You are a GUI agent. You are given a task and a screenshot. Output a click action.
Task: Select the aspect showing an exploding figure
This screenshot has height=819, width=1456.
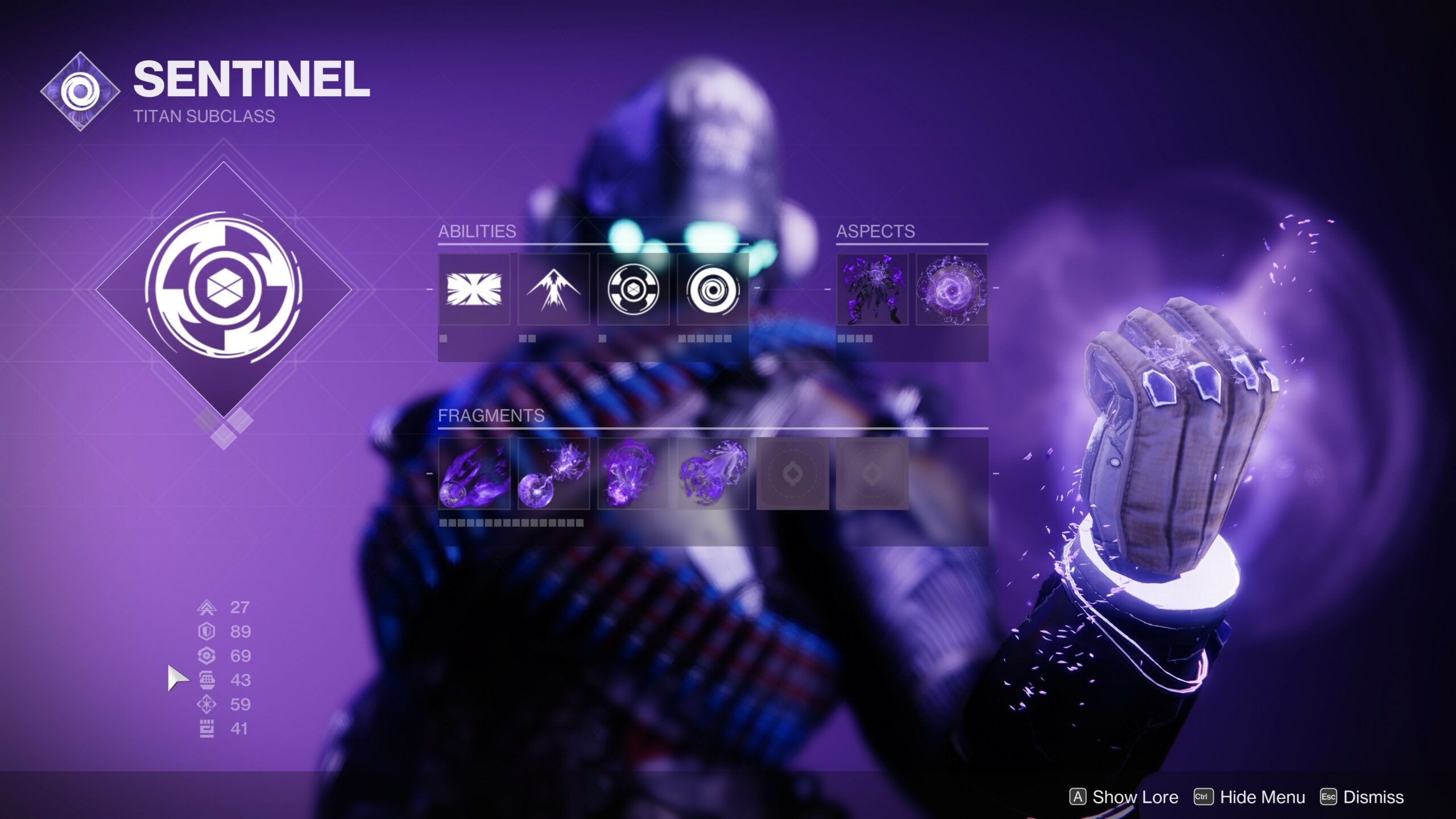(872, 289)
